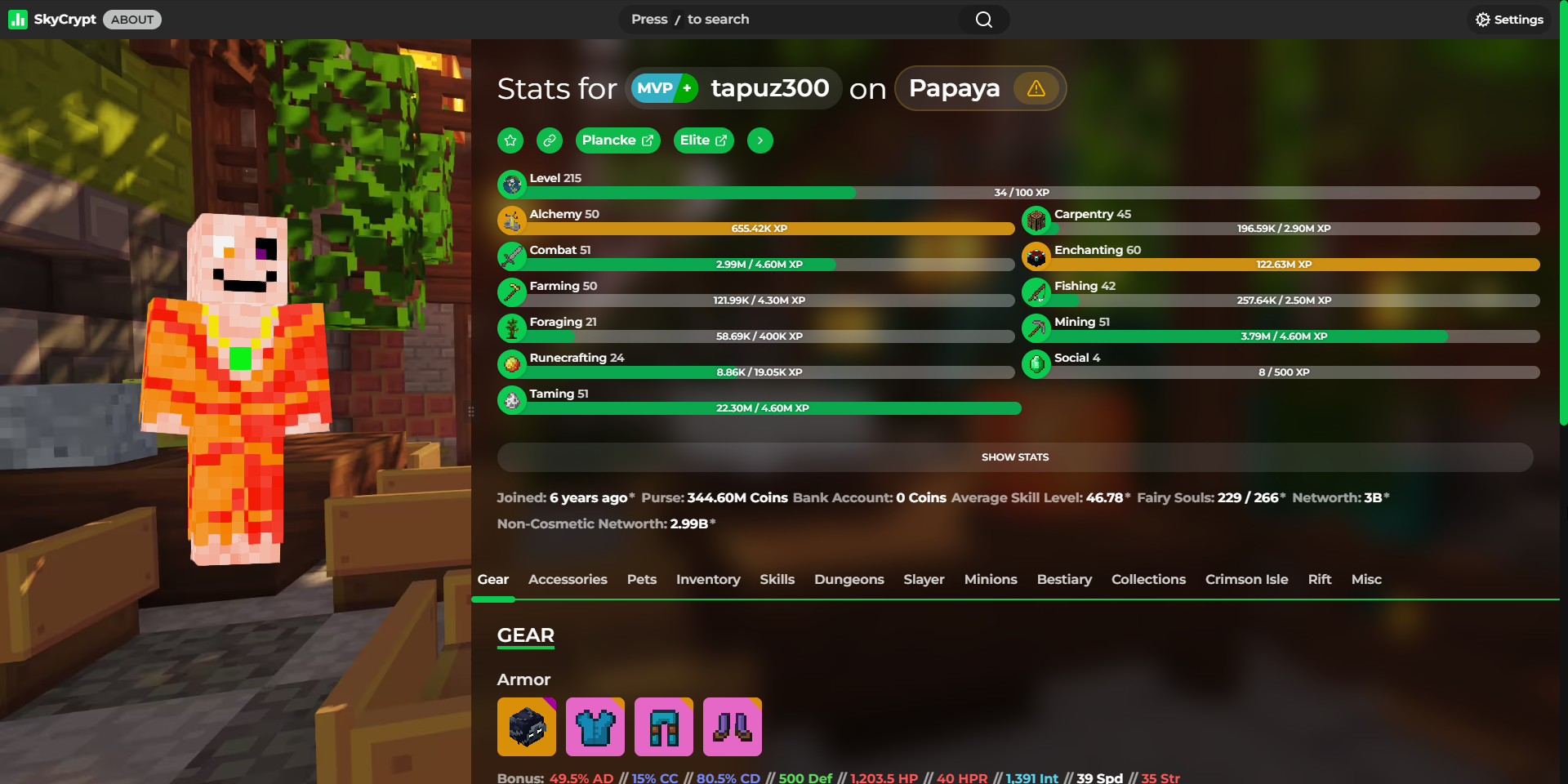Open the Papaya profile selector
This screenshot has height=784, width=1568.
[954, 88]
